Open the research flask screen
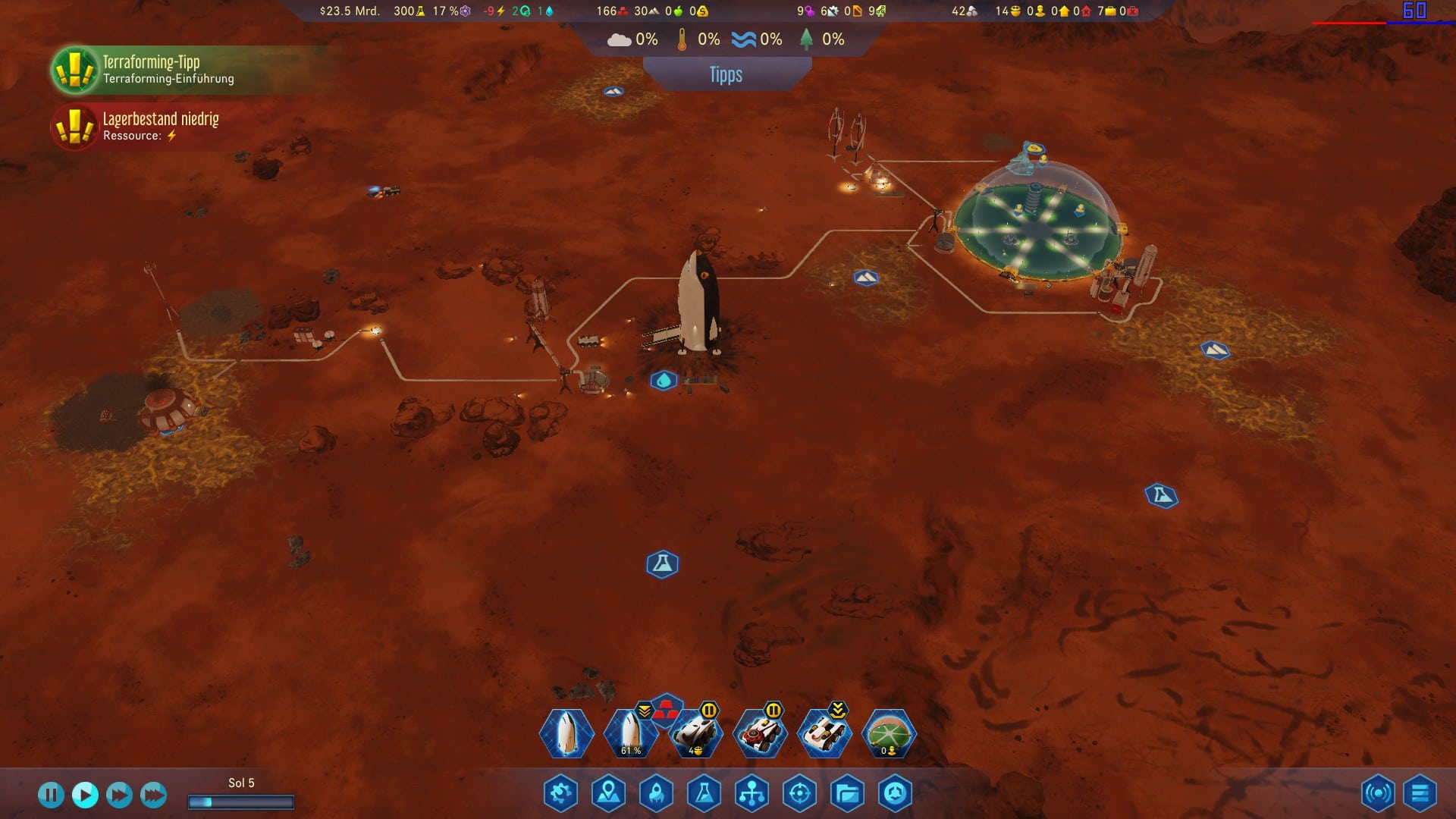This screenshot has height=819, width=1456. point(704,794)
